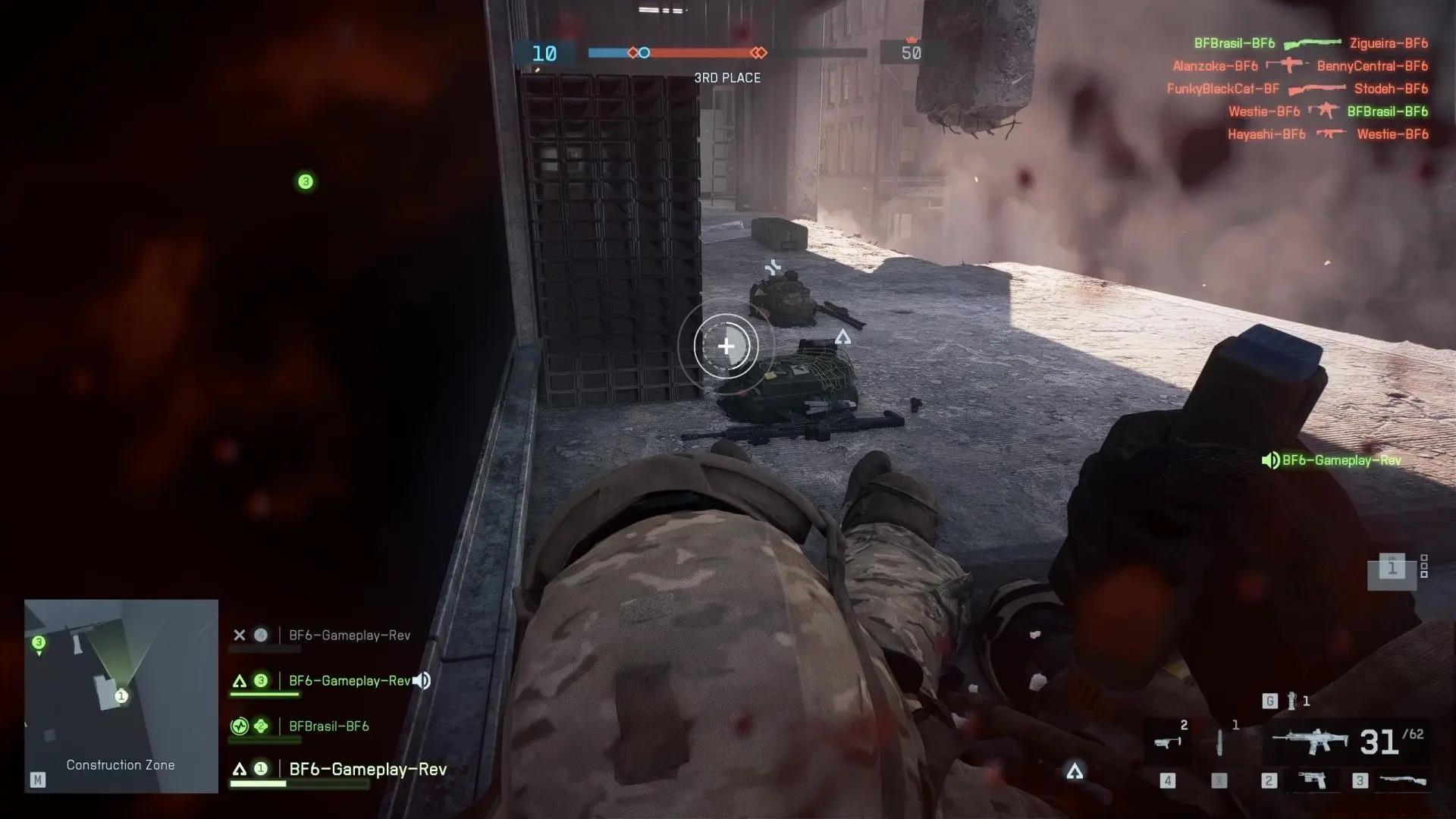Click the voice chat indicator for BF6-Gameplay-Rev
The height and width of the screenshot is (819, 1456).
(1332, 460)
